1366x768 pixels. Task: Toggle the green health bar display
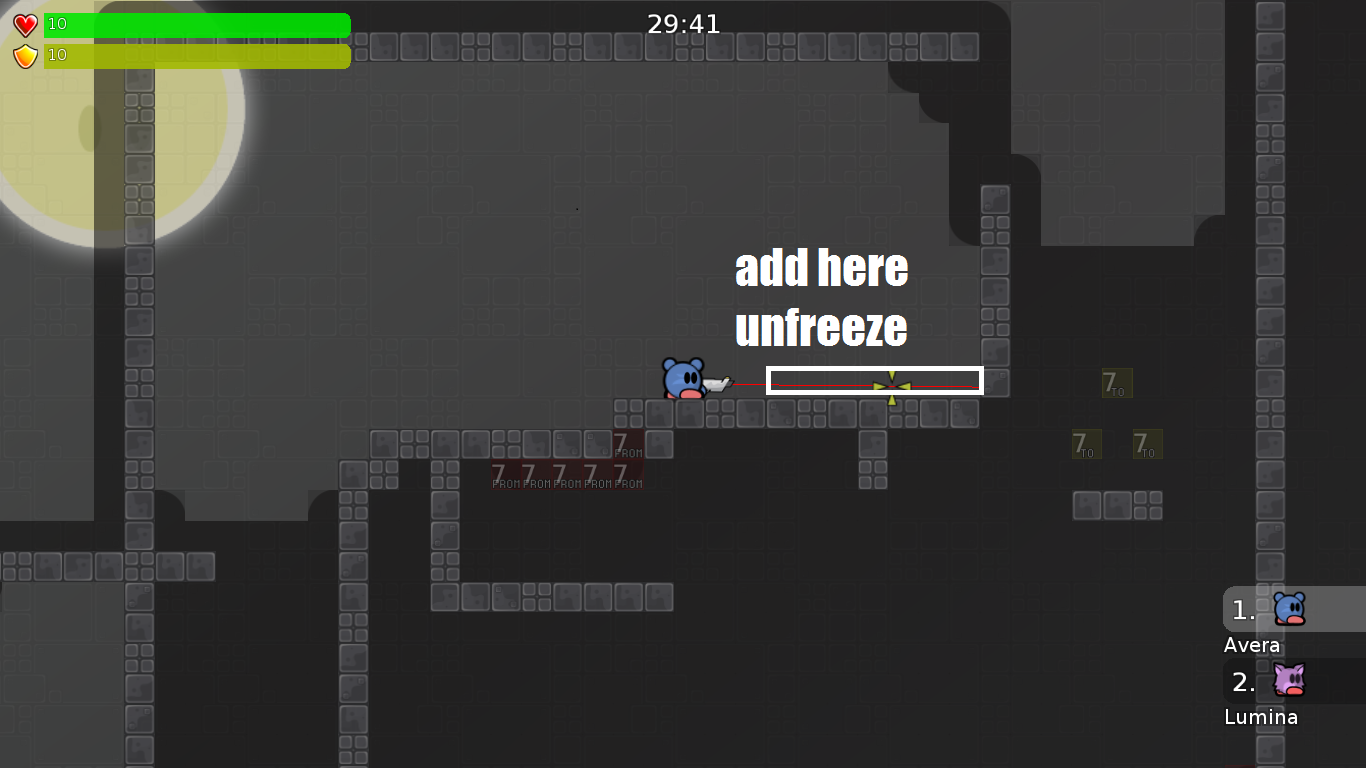click(x=197, y=24)
